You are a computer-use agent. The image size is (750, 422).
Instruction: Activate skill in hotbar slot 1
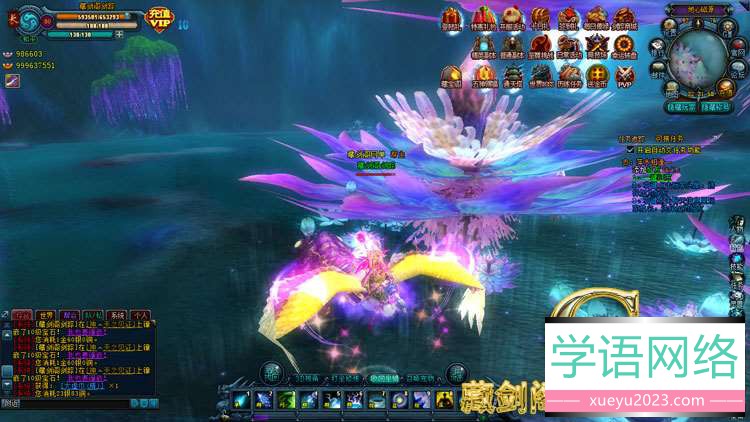pos(240,401)
